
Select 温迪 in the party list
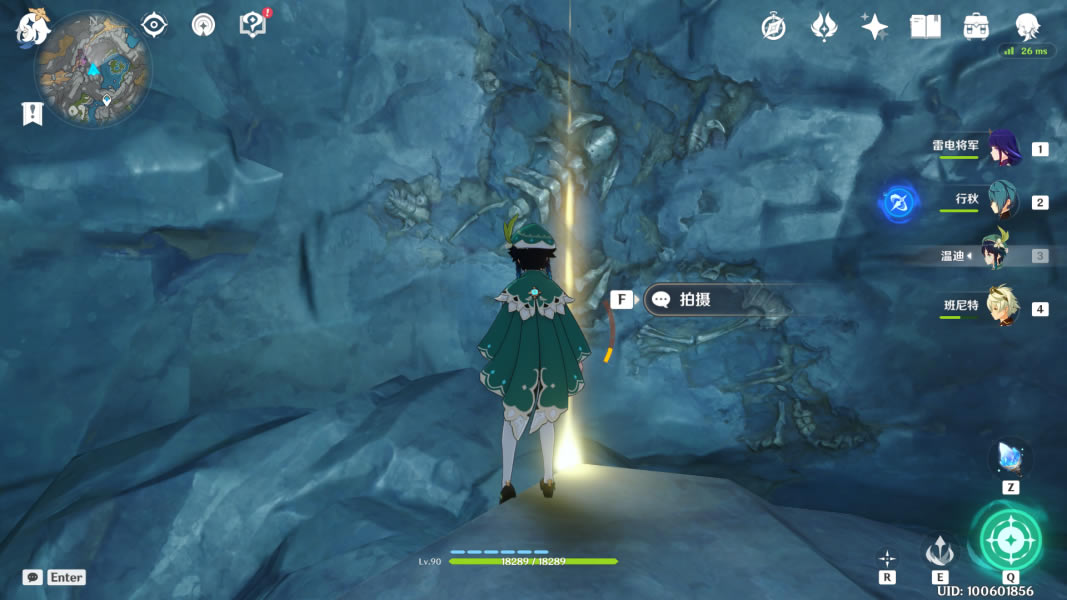coord(995,255)
